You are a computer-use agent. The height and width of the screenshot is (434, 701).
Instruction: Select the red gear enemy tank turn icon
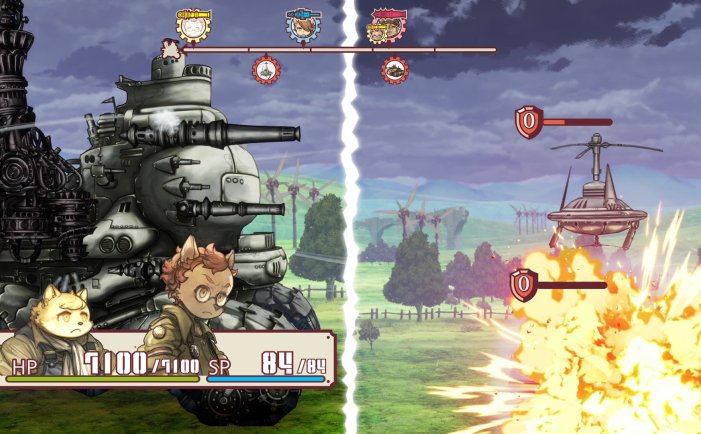[395, 70]
